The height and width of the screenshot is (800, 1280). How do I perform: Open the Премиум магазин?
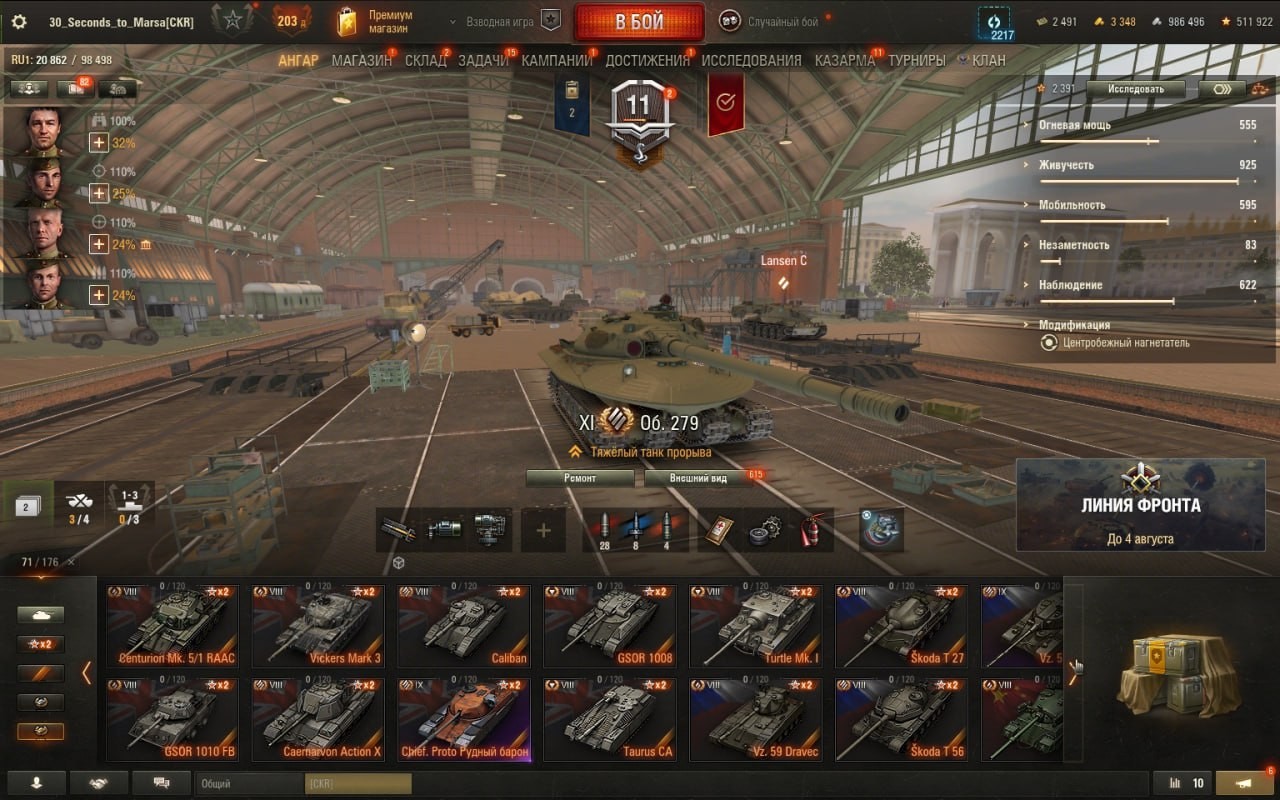coord(376,22)
